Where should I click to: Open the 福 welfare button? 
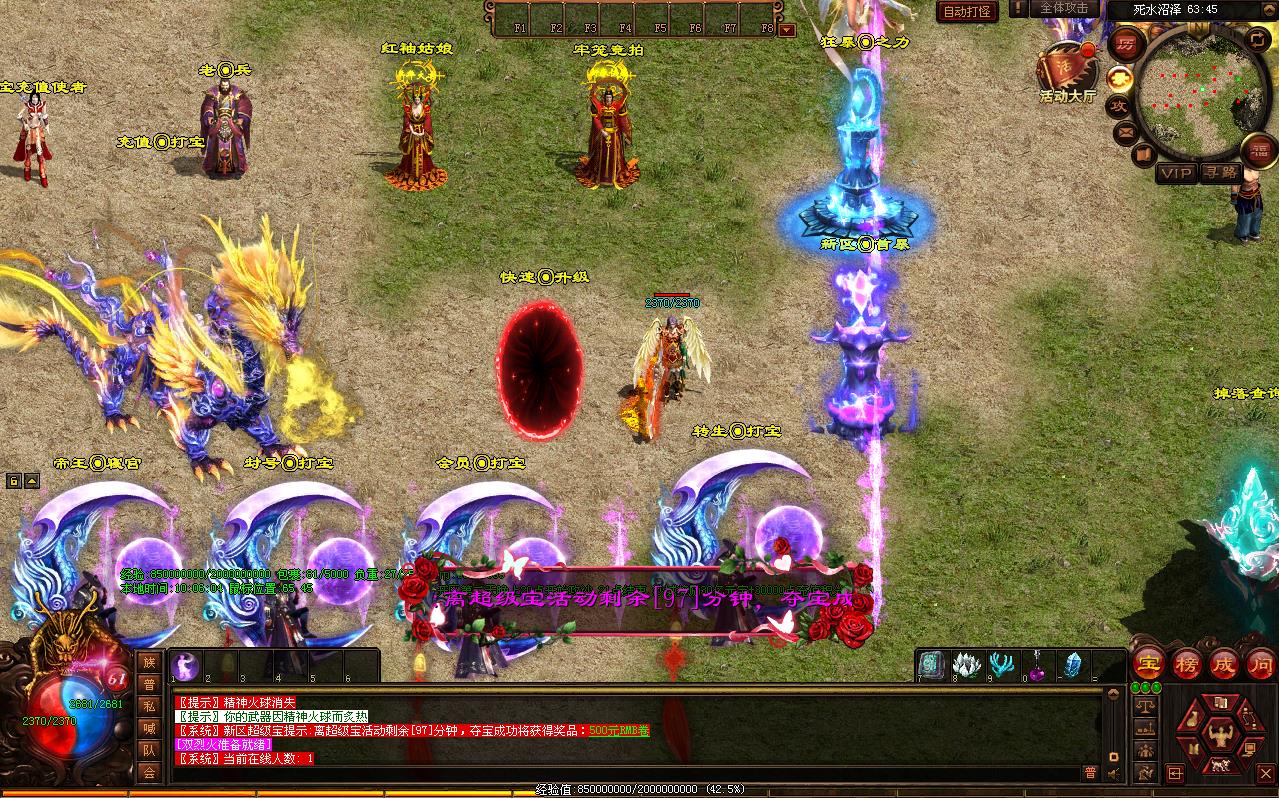tap(1258, 152)
